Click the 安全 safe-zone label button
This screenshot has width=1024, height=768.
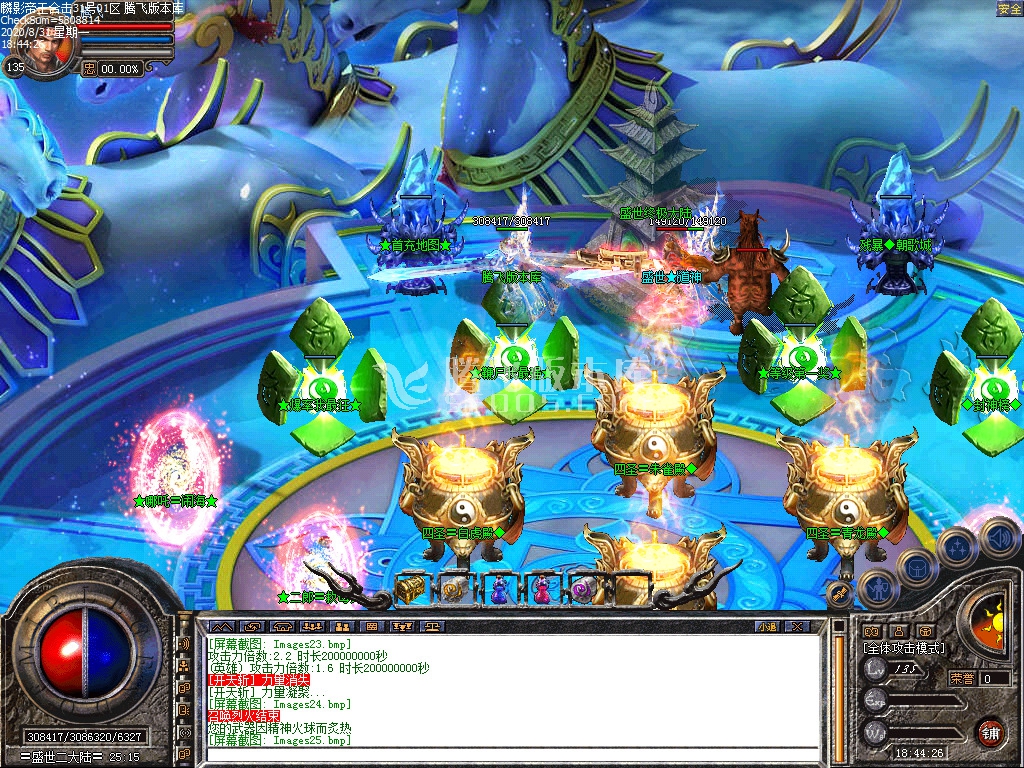1009,9
